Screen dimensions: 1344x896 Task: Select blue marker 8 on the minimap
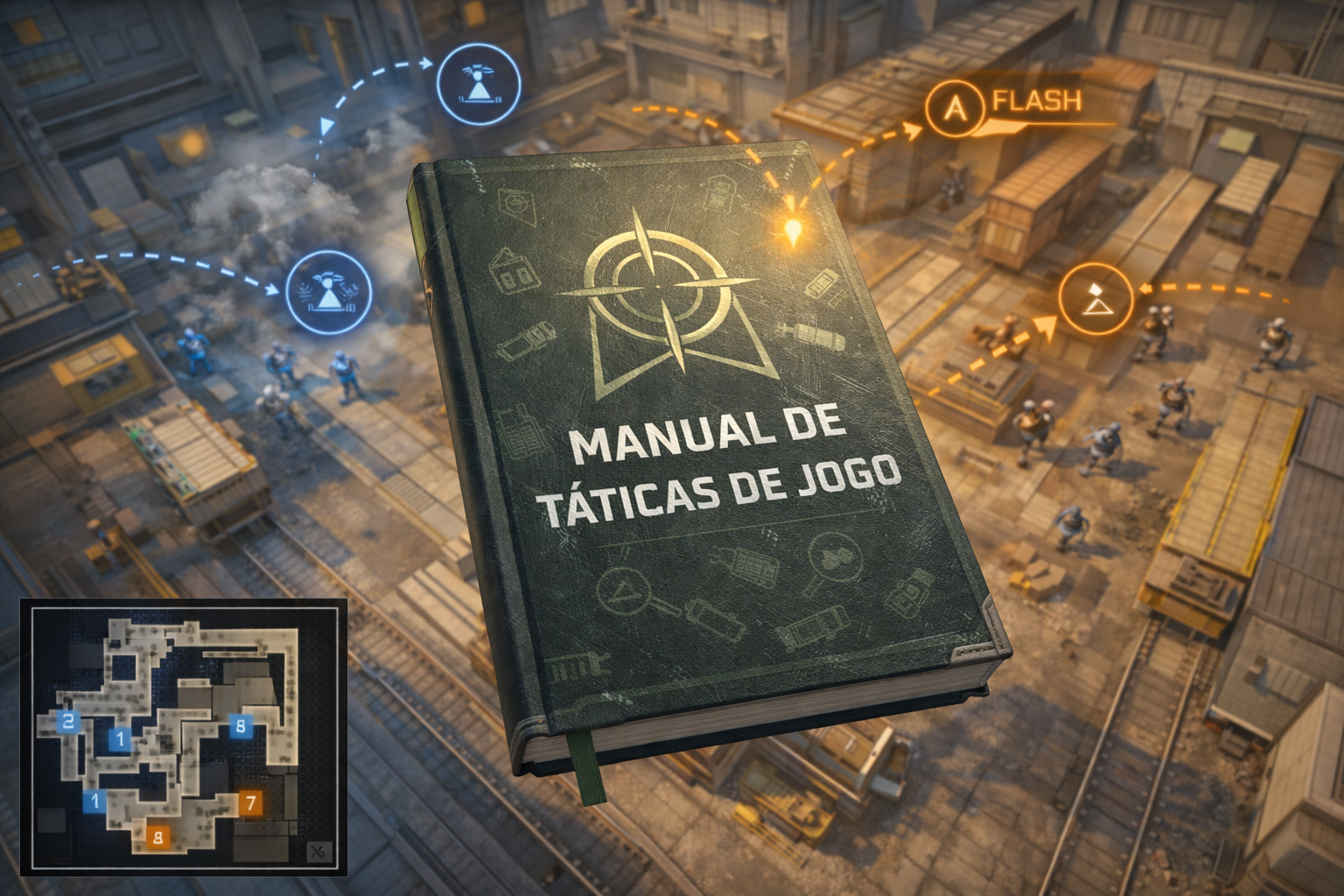coord(241,724)
